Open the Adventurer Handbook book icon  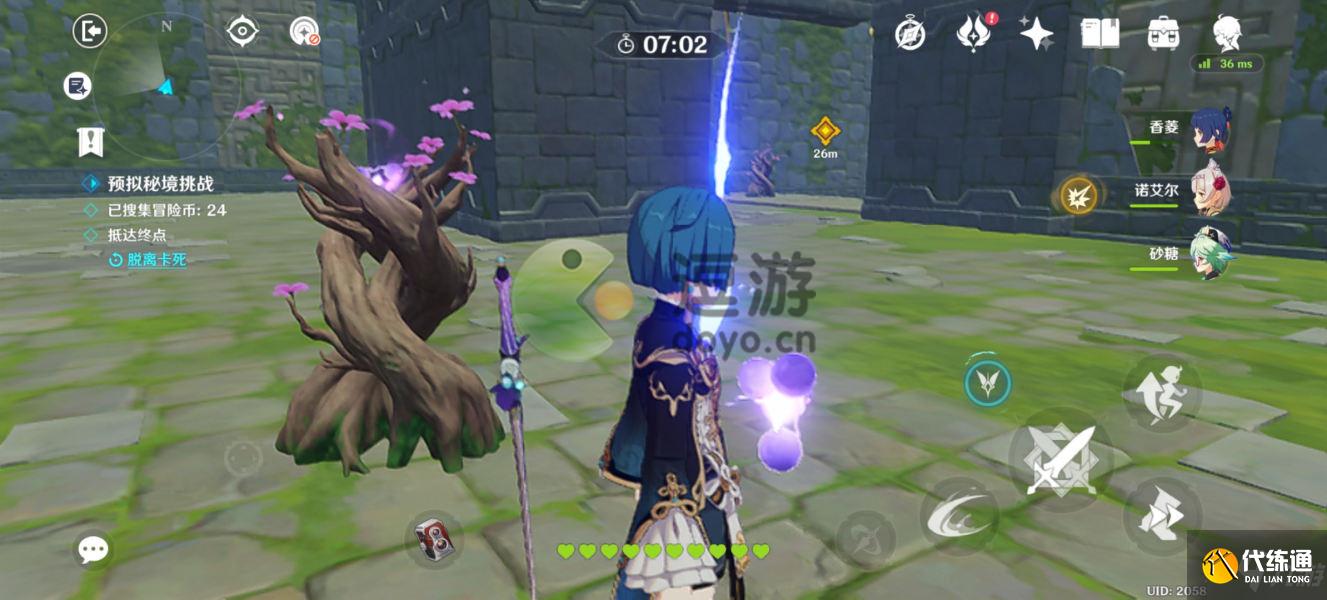(x=1099, y=34)
